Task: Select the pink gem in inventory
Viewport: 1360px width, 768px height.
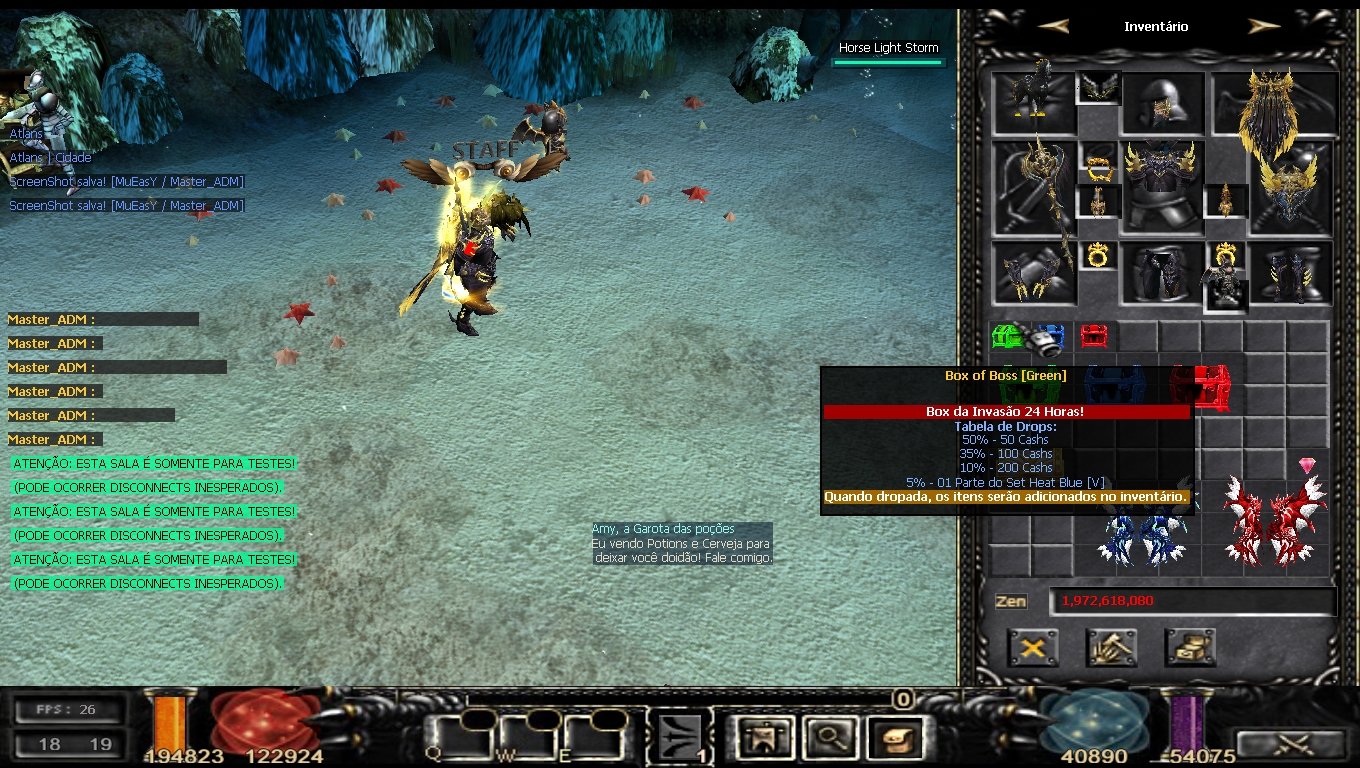Action: [x=1307, y=465]
